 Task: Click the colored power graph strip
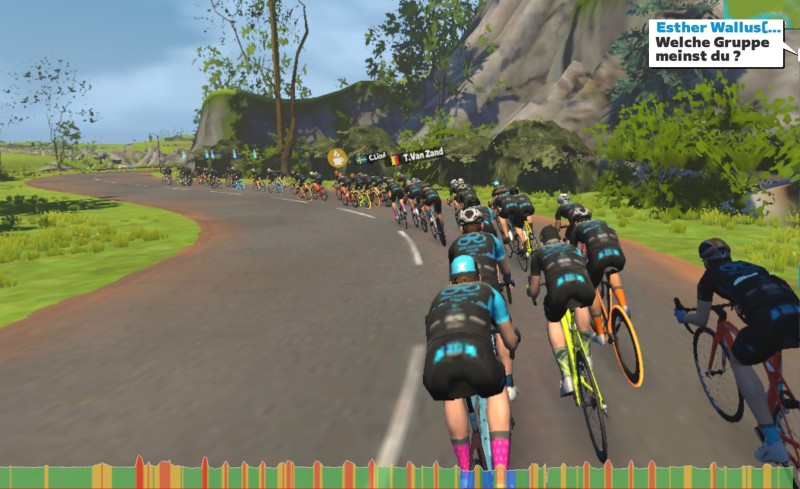click(400, 476)
